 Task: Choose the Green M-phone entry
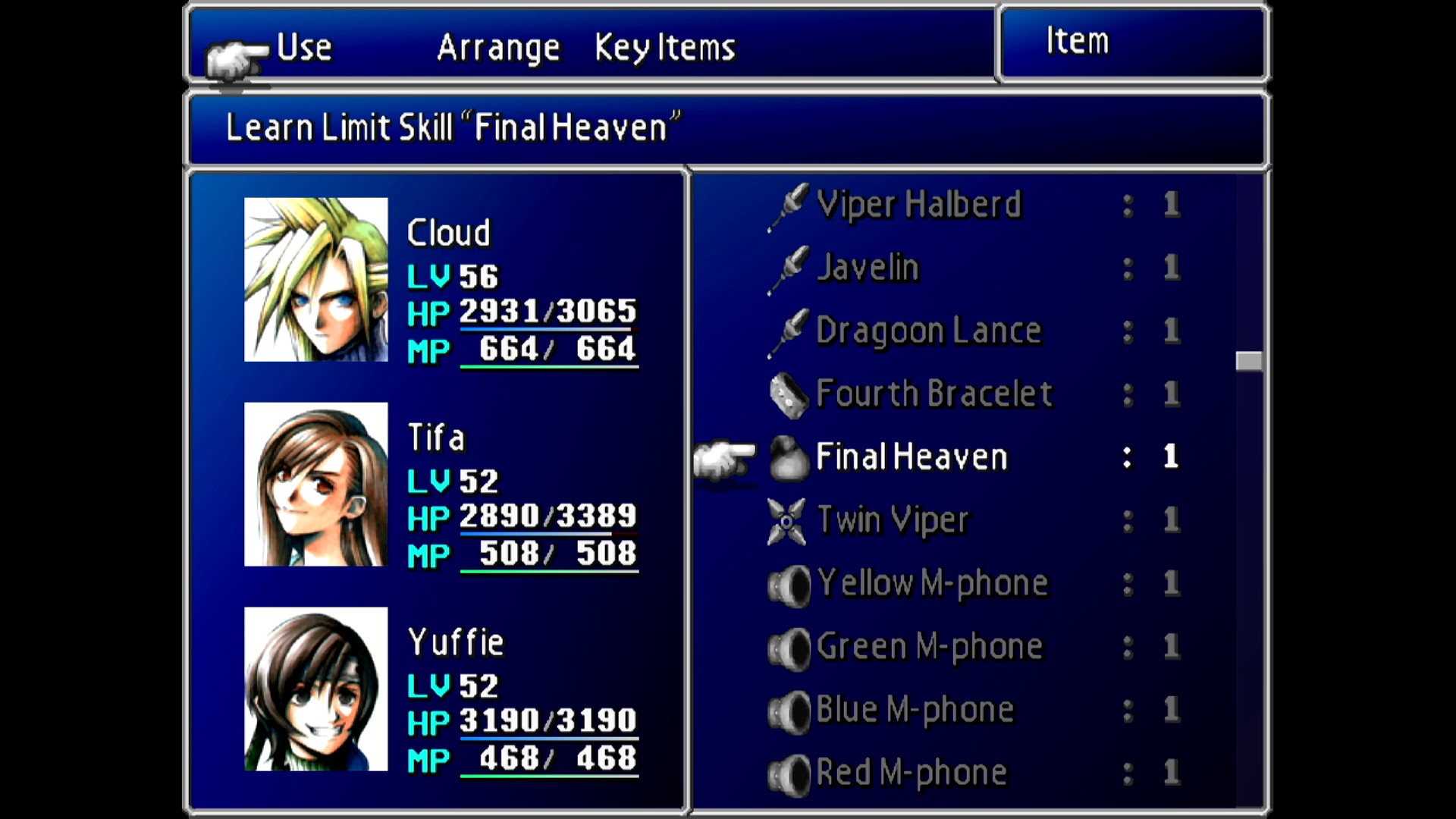click(x=929, y=647)
